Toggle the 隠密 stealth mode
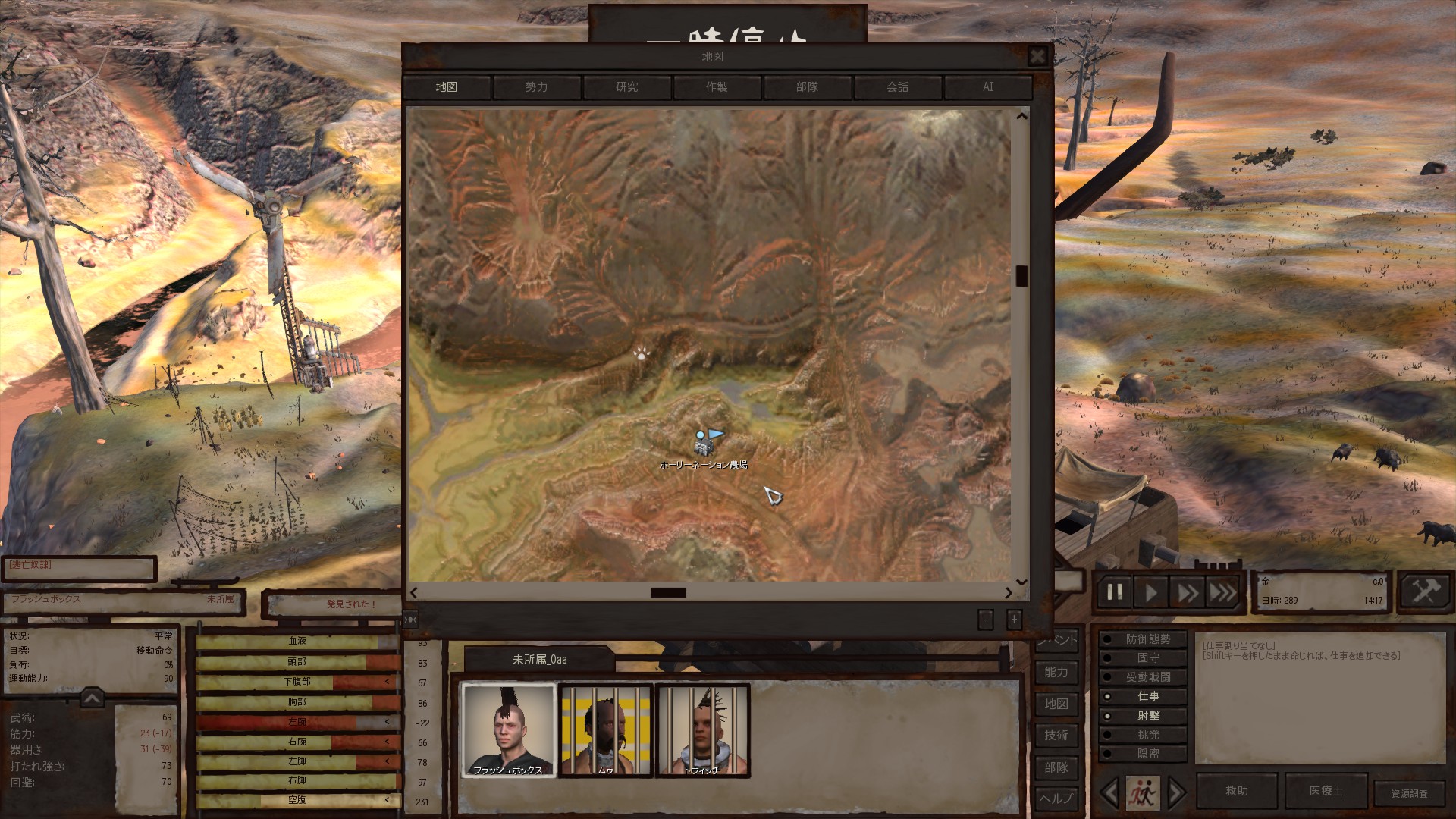Viewport: 1456px width, 819px height. tap(1147, 754)
